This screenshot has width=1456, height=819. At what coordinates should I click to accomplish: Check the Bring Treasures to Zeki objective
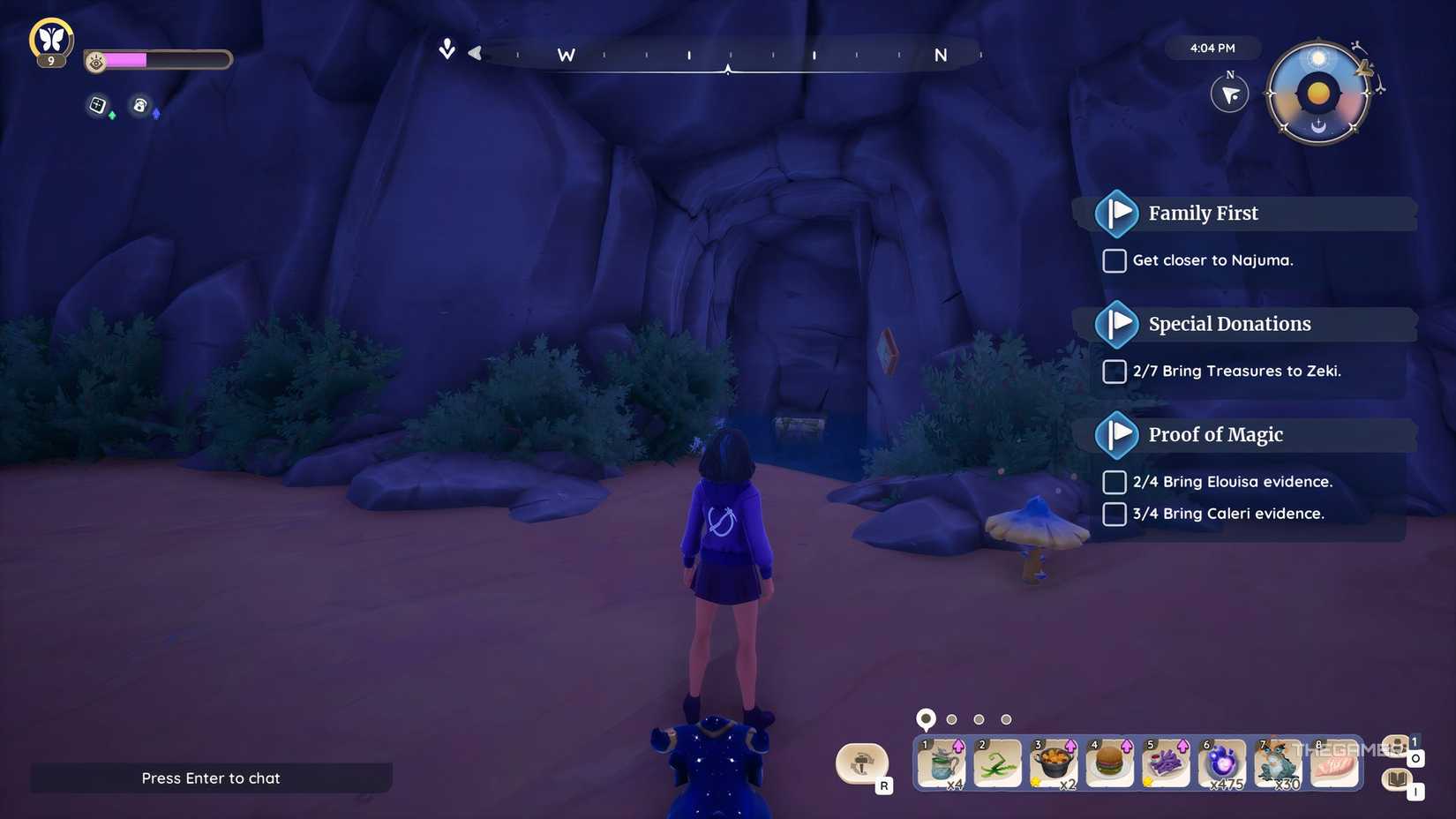point(1114,372)
